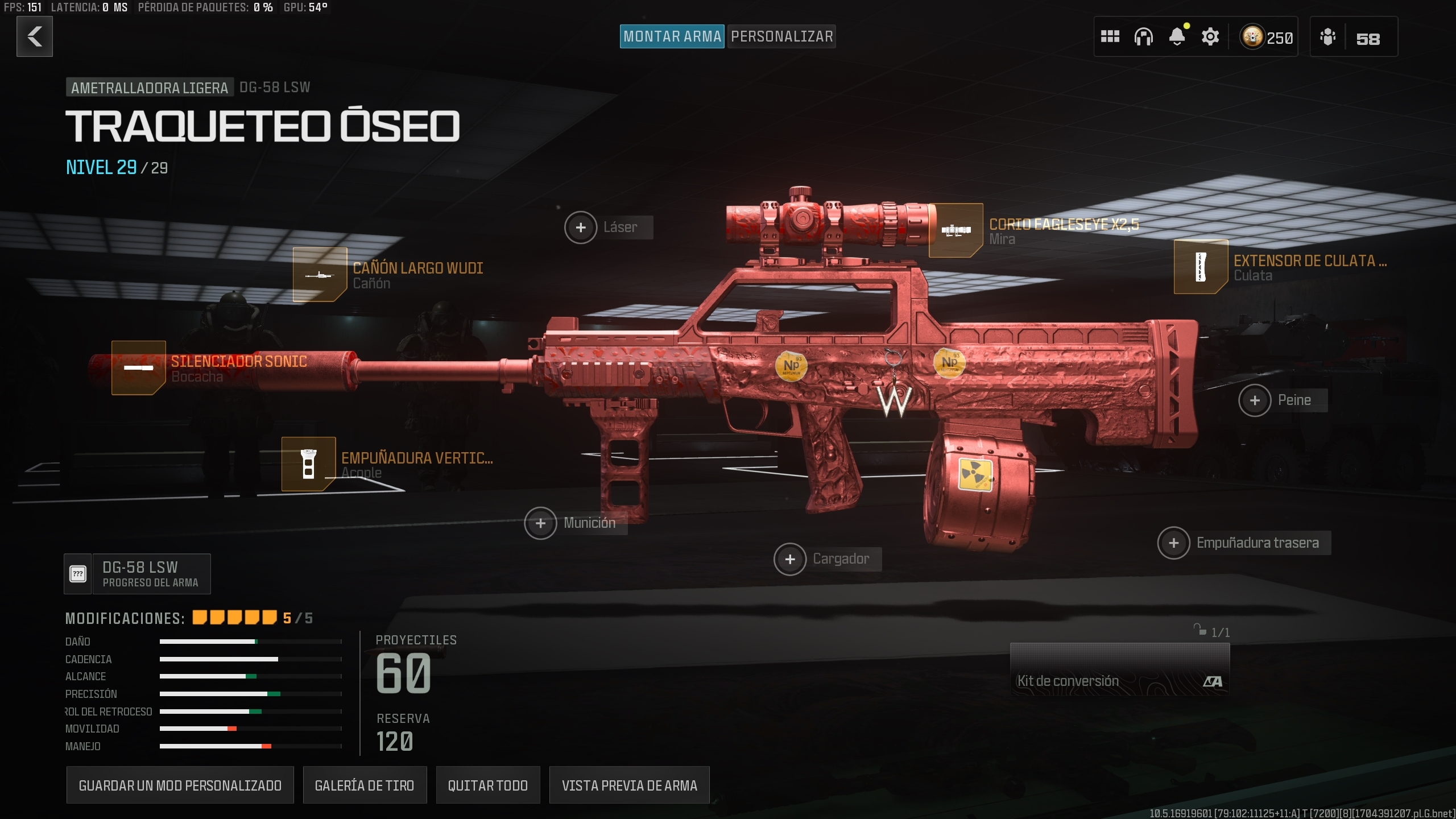Equip a Peine attachment
Image resolution: width=1456 pixels, height=819 pixels.
pos(1256,400)
